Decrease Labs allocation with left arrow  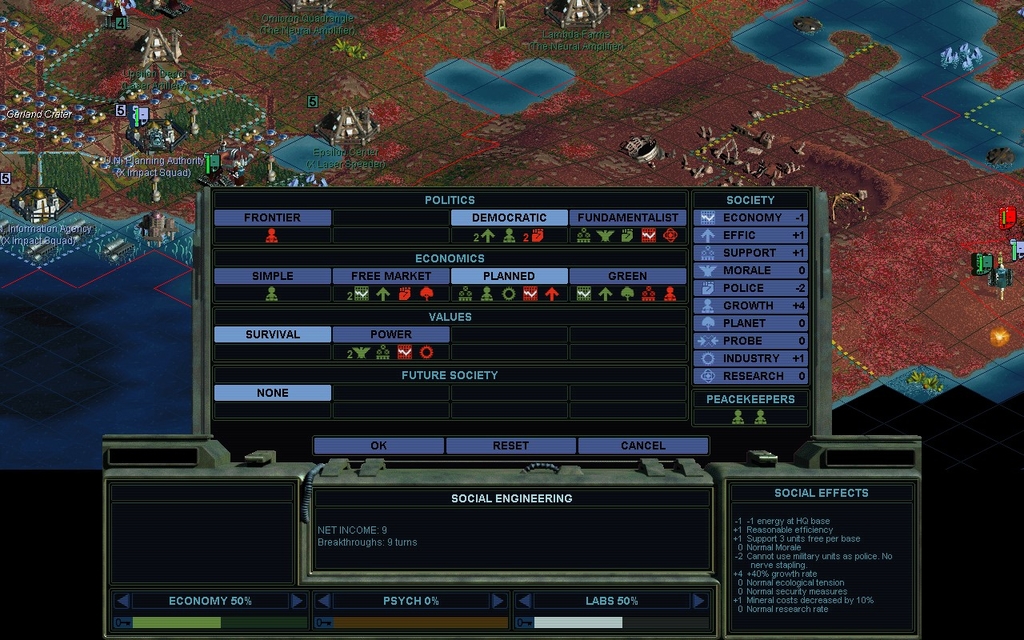point(523,601)
